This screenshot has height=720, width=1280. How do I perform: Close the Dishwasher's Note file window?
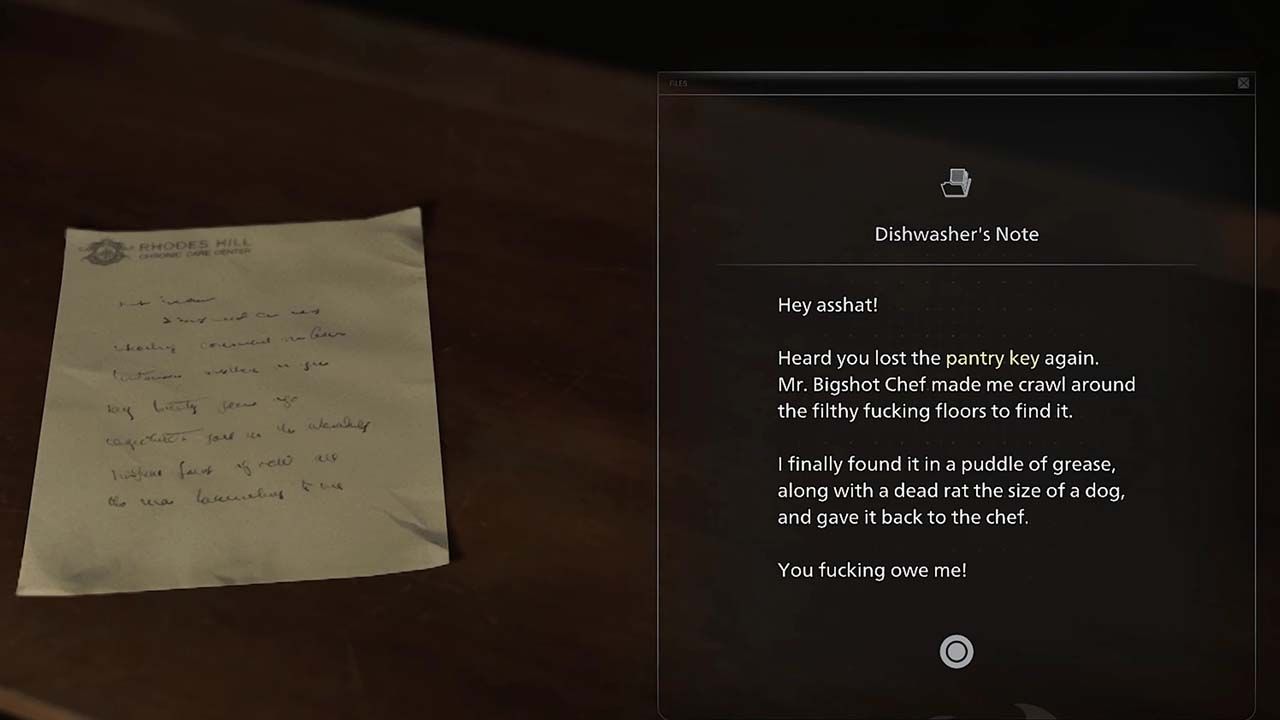[x=1243, y=83]
